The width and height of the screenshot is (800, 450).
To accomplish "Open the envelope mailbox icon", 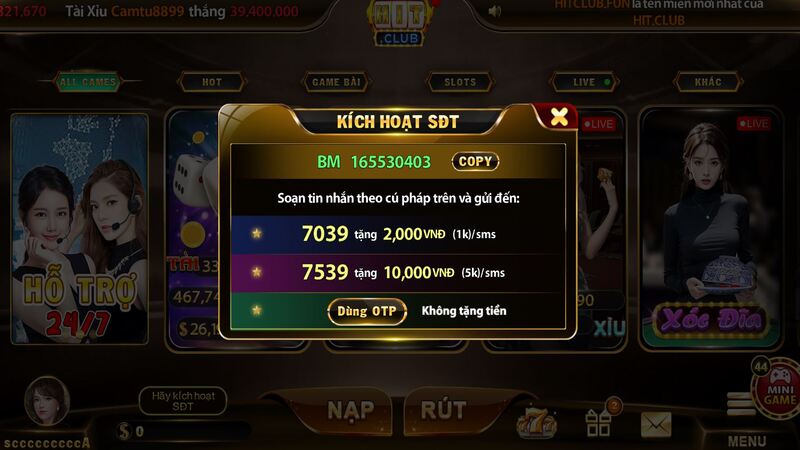I will point(656,424).
